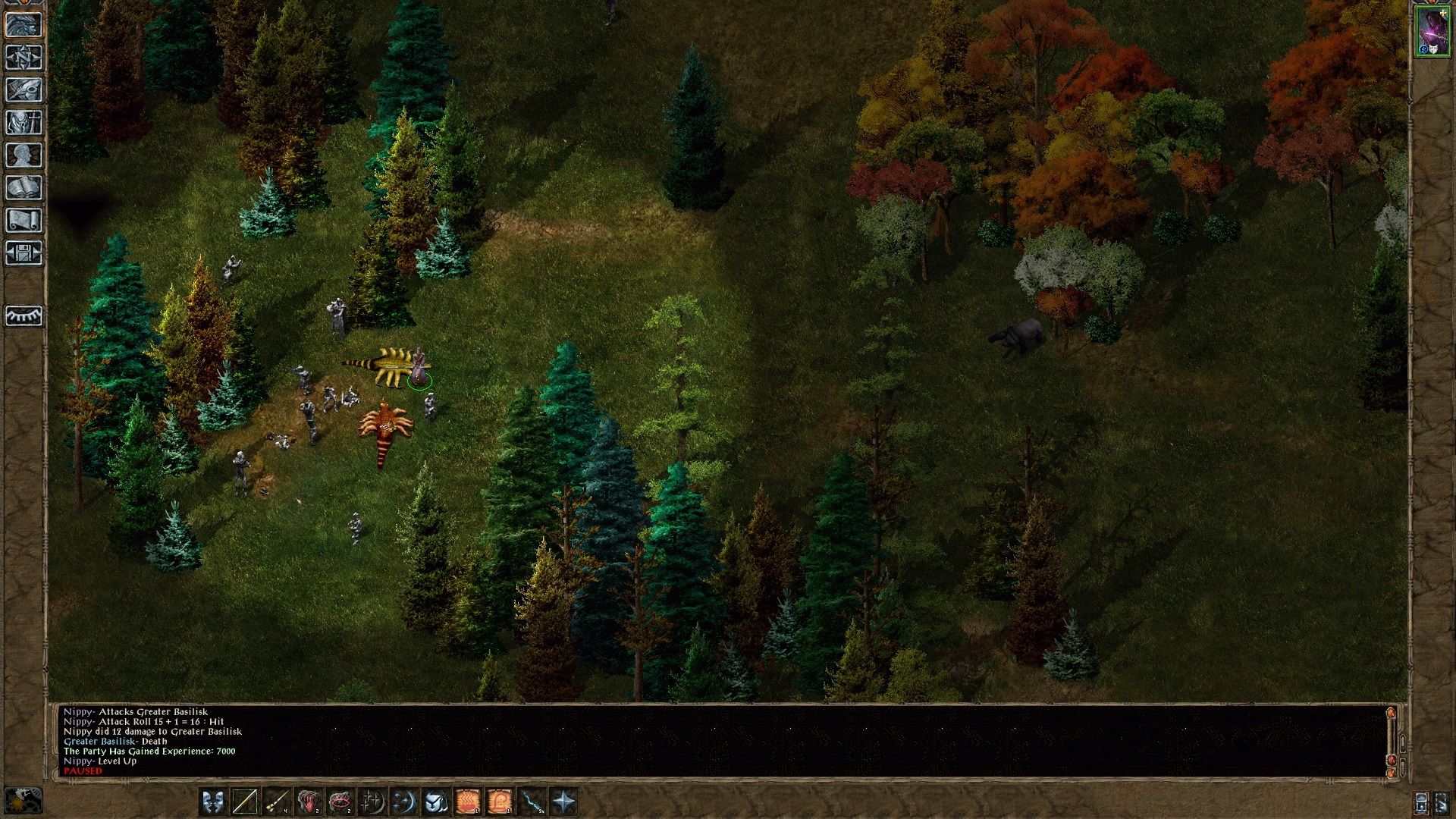Cast the red eye quick spell
The height and width of the screenshot is (819, 1456).
tap(340, 802)
